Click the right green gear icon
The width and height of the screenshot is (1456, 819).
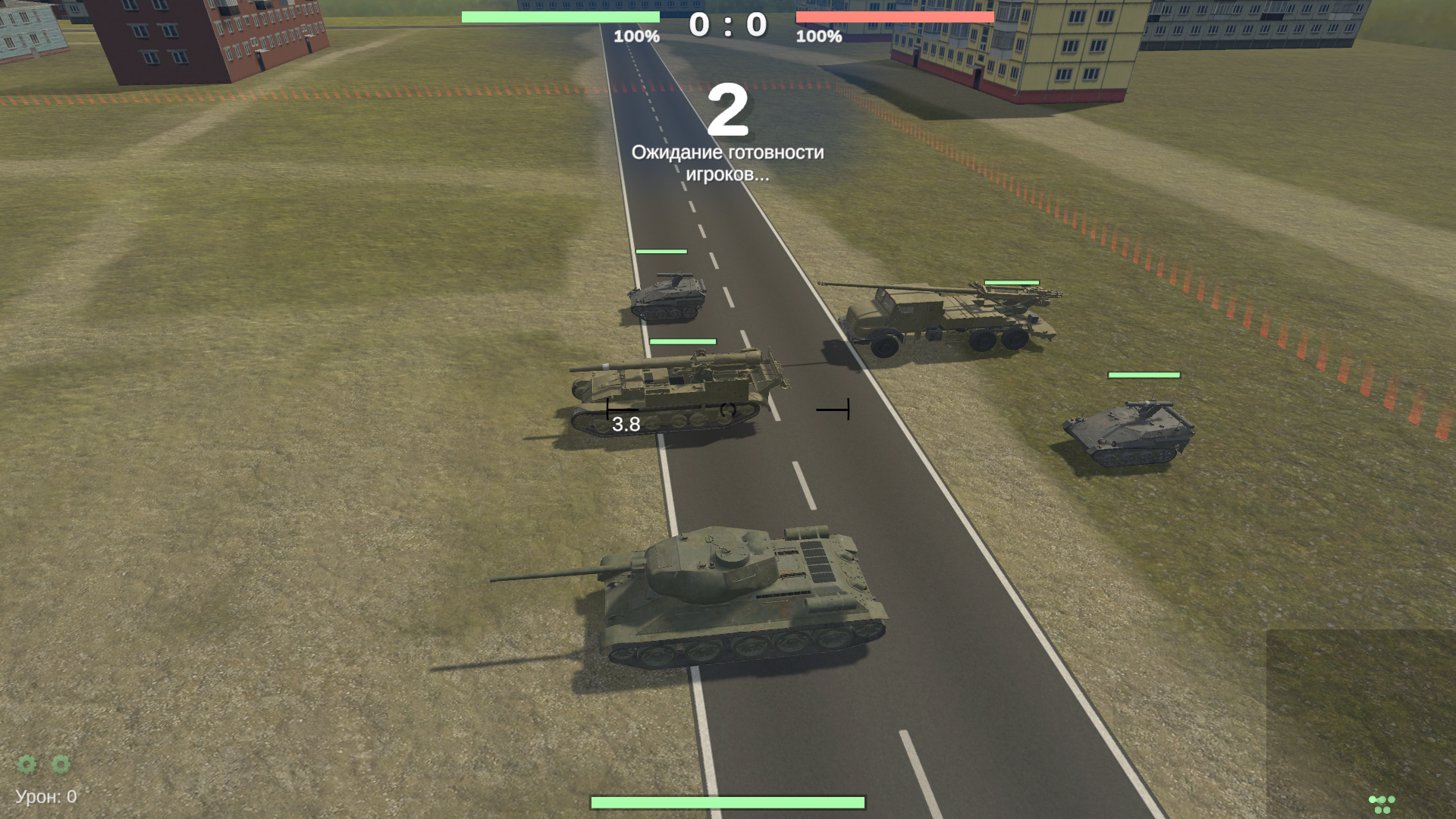coord(59,766)
